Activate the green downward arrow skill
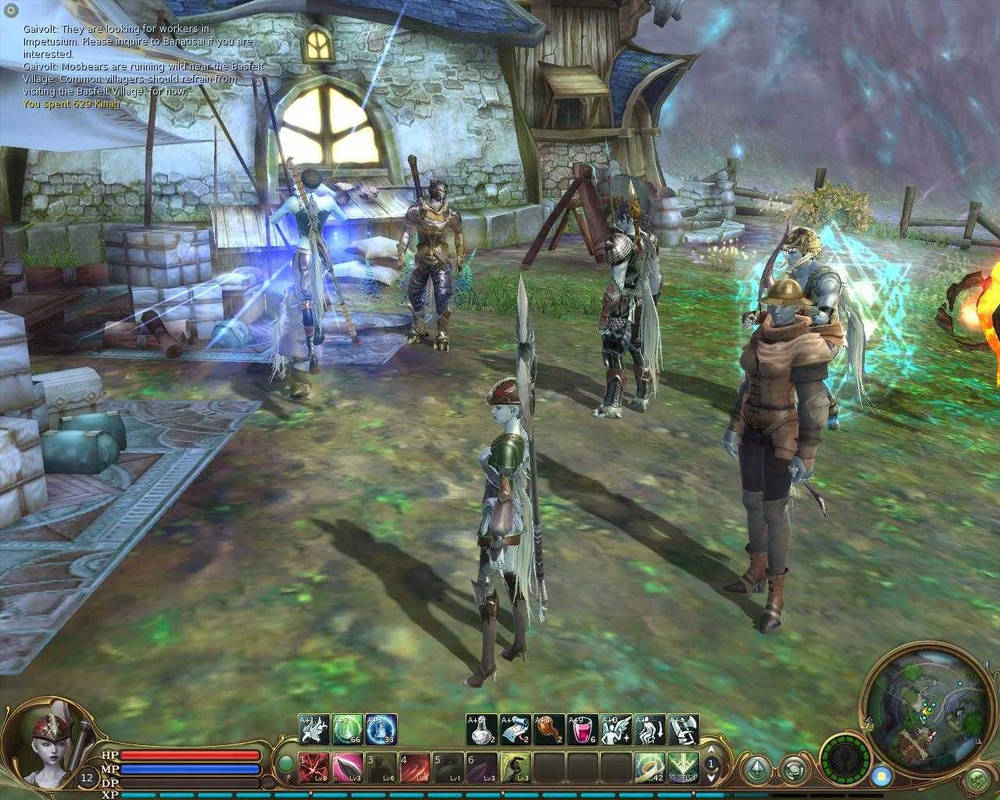The width and height of the screenshot is (1000, 800). [683, 767]
